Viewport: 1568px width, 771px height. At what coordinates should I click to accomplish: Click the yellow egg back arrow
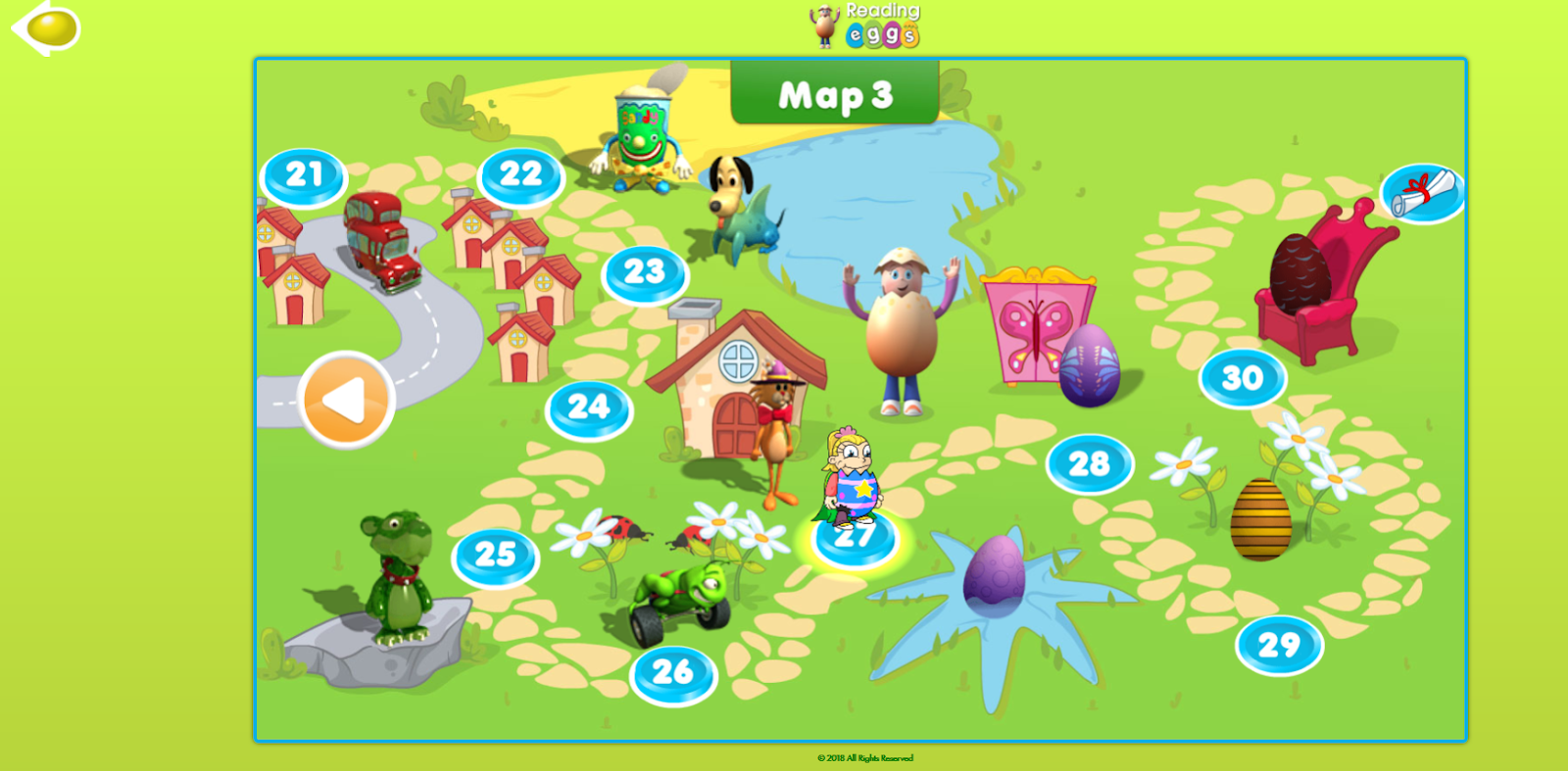pos(45,29)
